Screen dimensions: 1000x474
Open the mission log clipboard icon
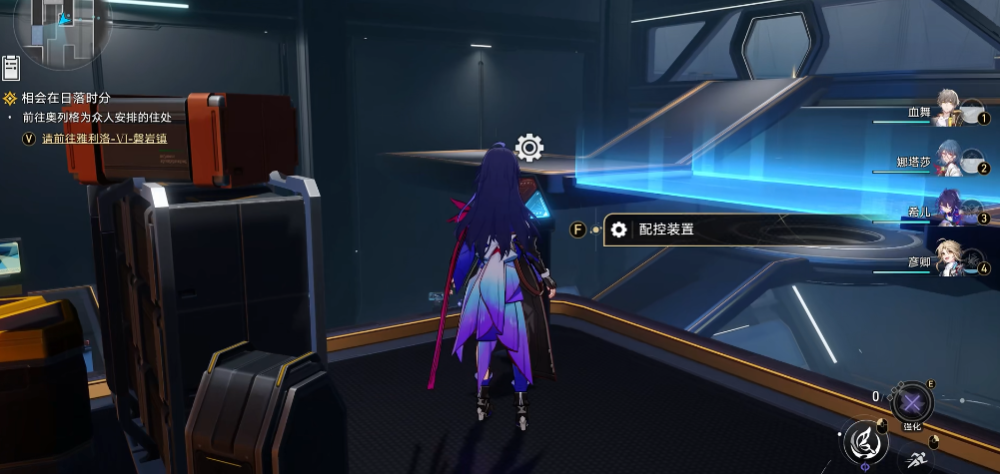click(x=12, y=67)
